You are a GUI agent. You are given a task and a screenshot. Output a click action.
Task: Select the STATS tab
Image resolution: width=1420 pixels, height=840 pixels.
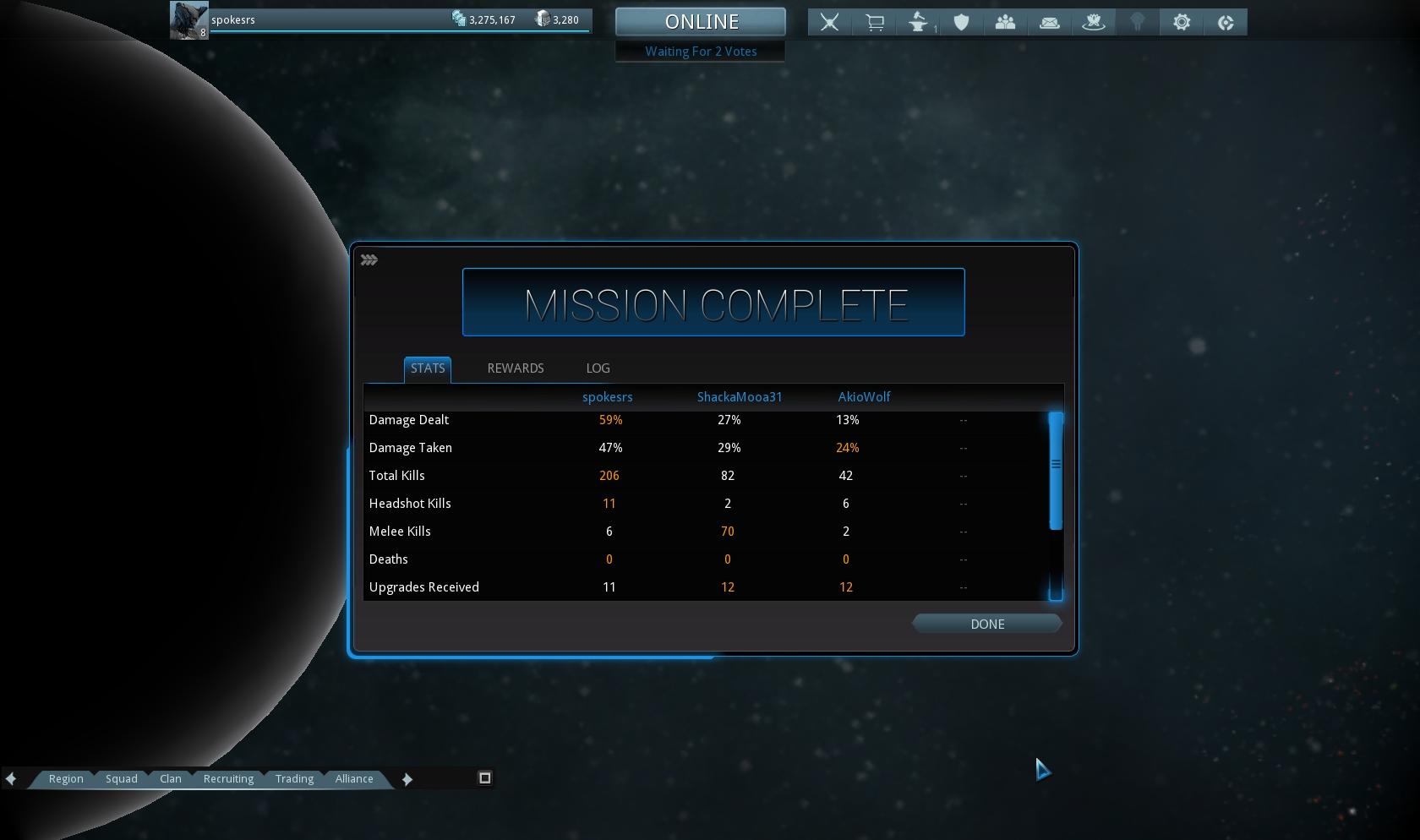[428, 368]
